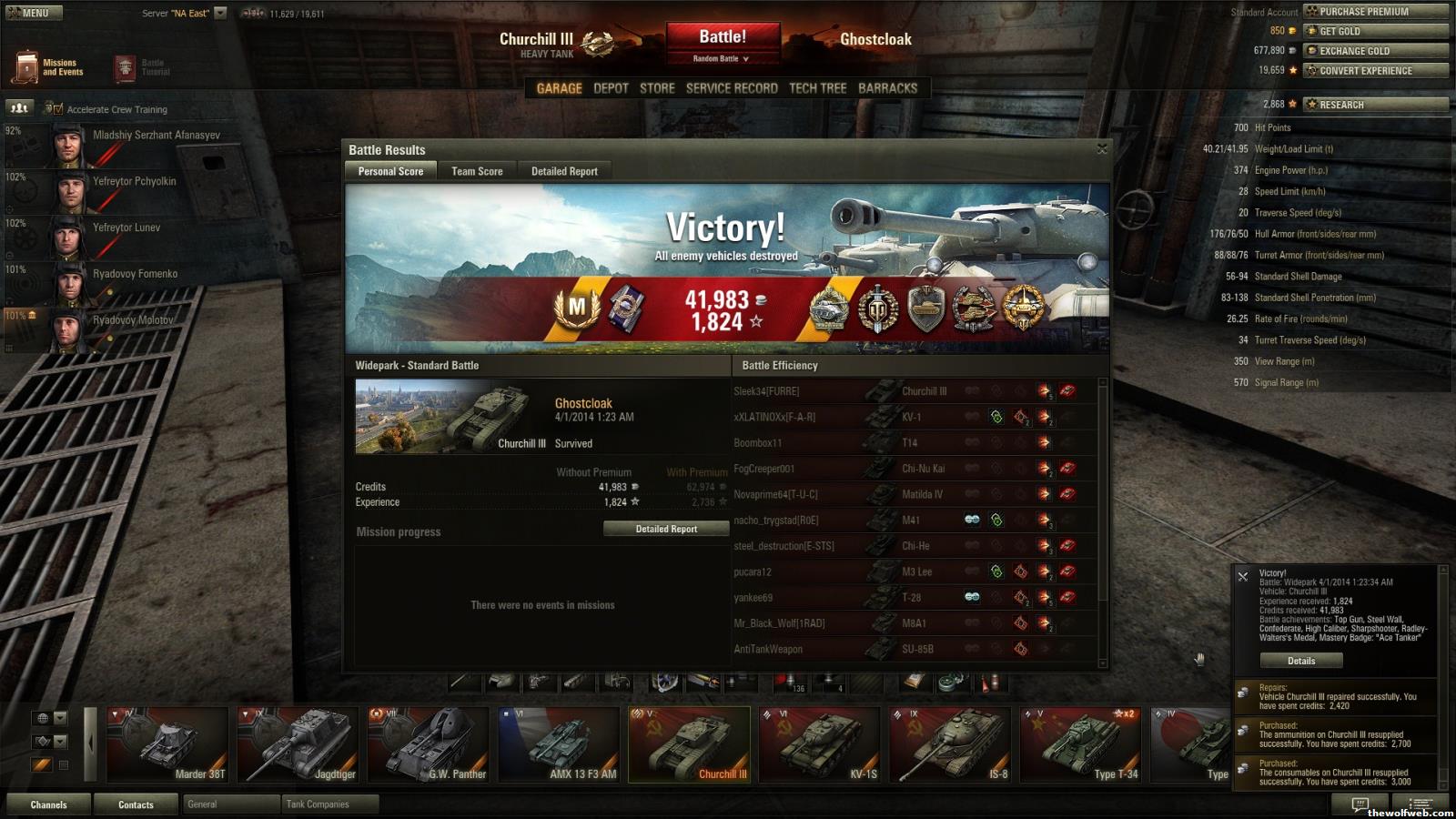Open the MENU button
The image size is (1456, 819).
coord(32,13)
